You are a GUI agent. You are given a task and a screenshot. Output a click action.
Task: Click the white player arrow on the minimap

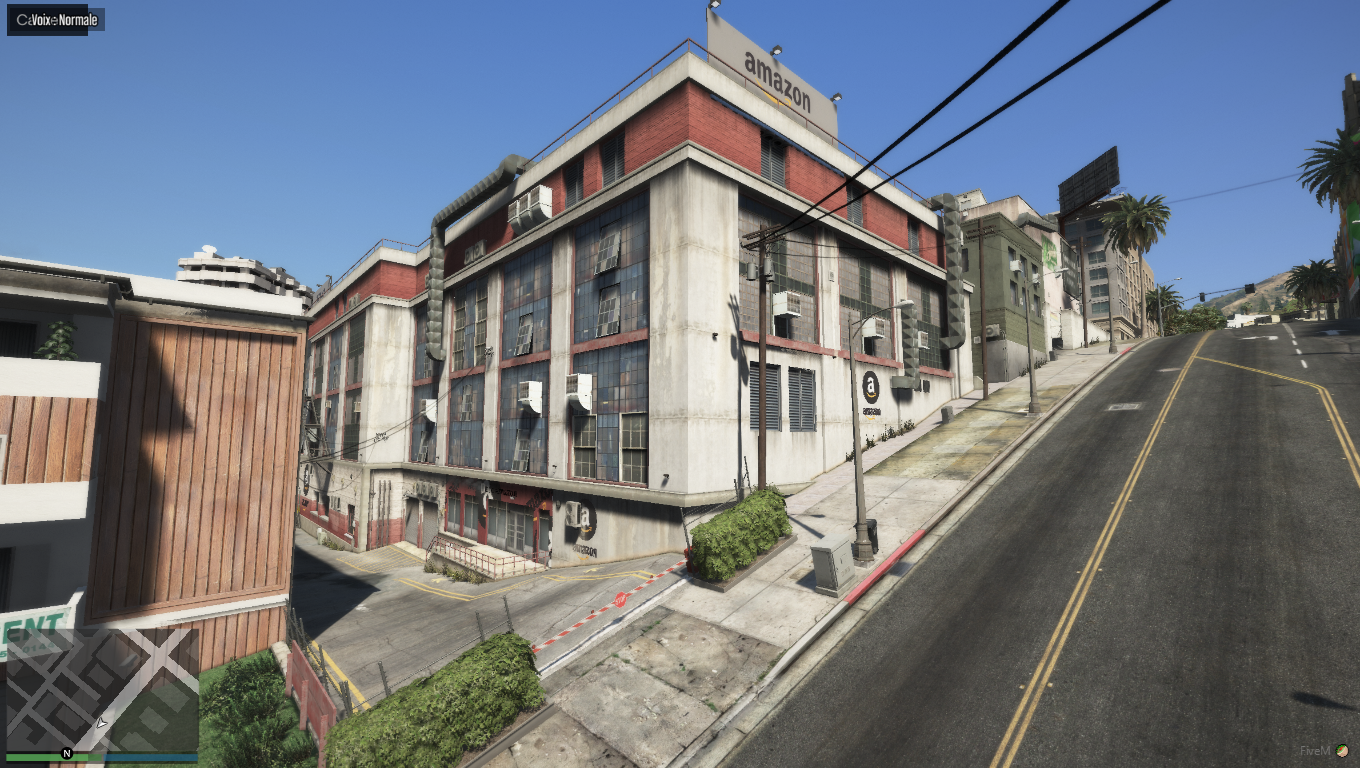pyautogui.click(x=101, y=722)
